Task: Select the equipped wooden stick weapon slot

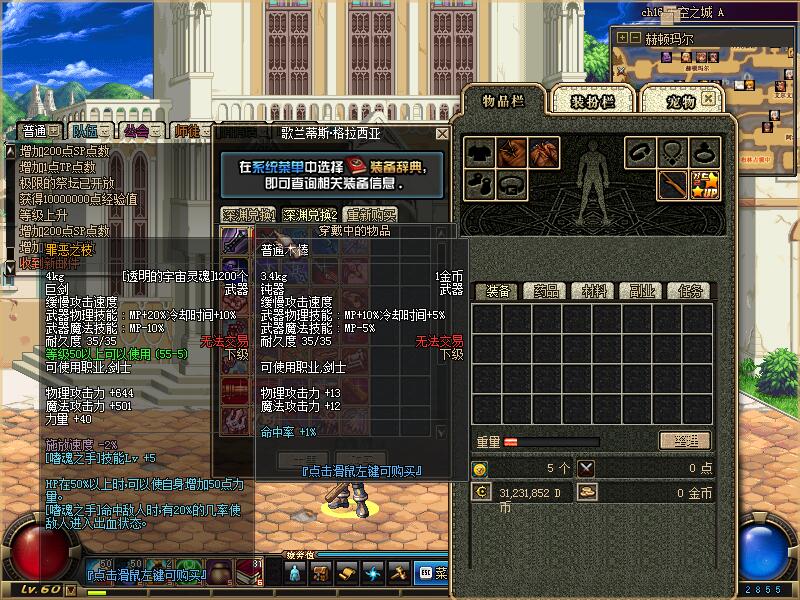Action: (672, 184)
